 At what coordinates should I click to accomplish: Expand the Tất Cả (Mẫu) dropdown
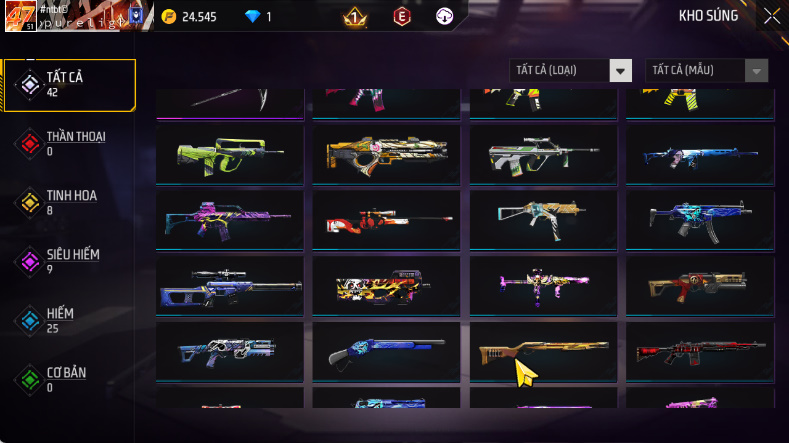coord(708,70)
